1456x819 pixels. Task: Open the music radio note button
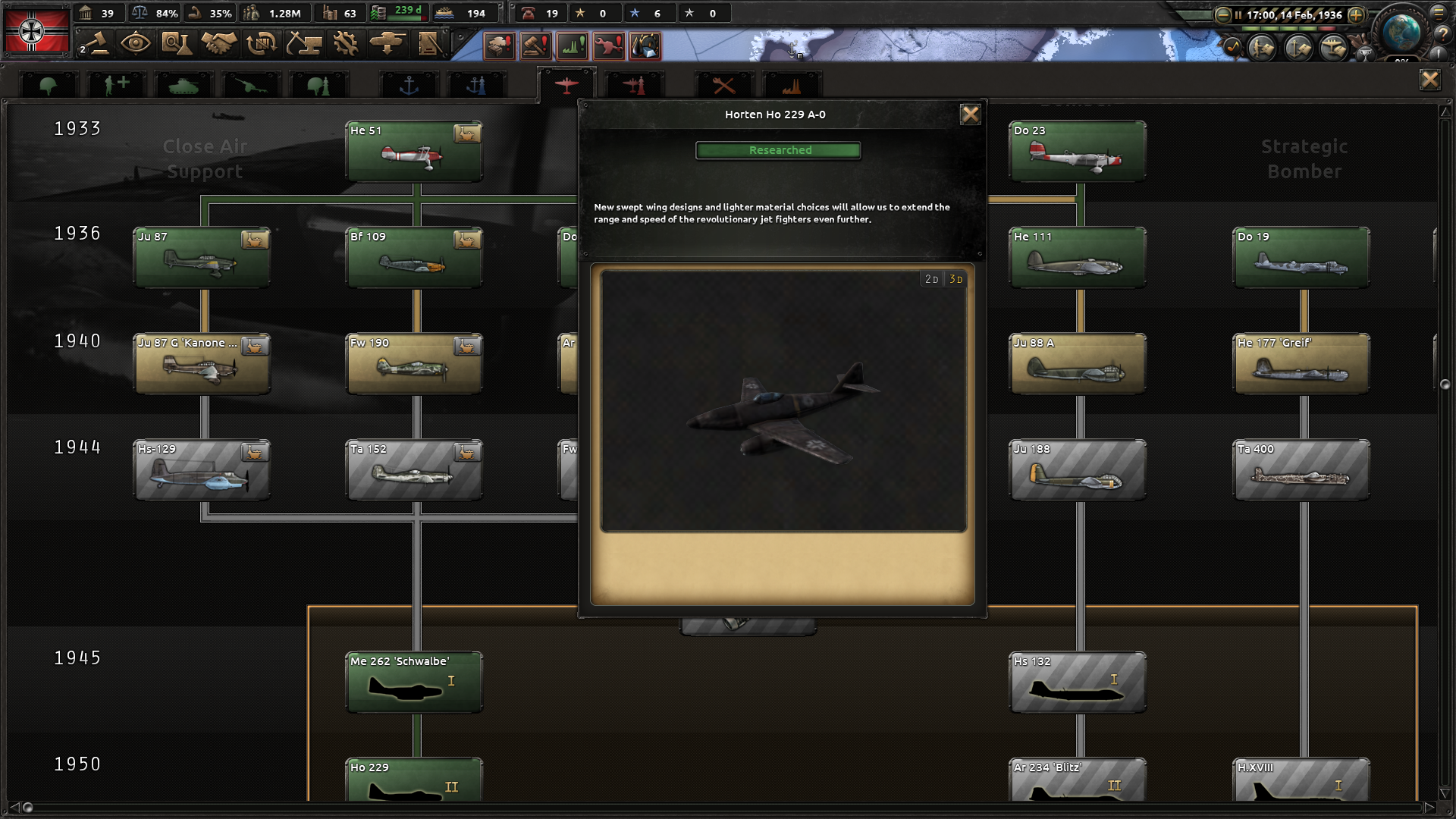point(1232,49)
